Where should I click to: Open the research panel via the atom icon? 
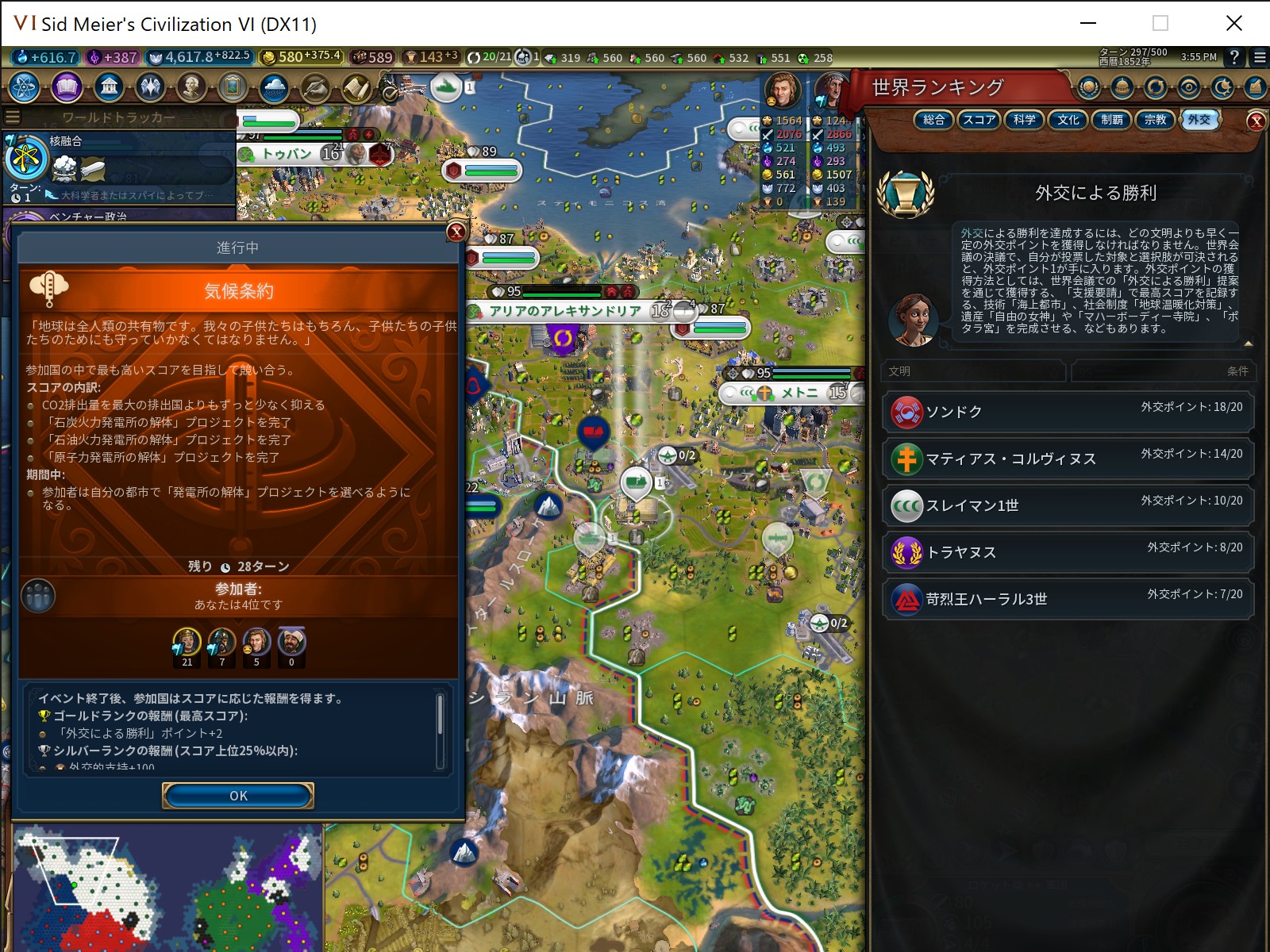click(24, 88)
